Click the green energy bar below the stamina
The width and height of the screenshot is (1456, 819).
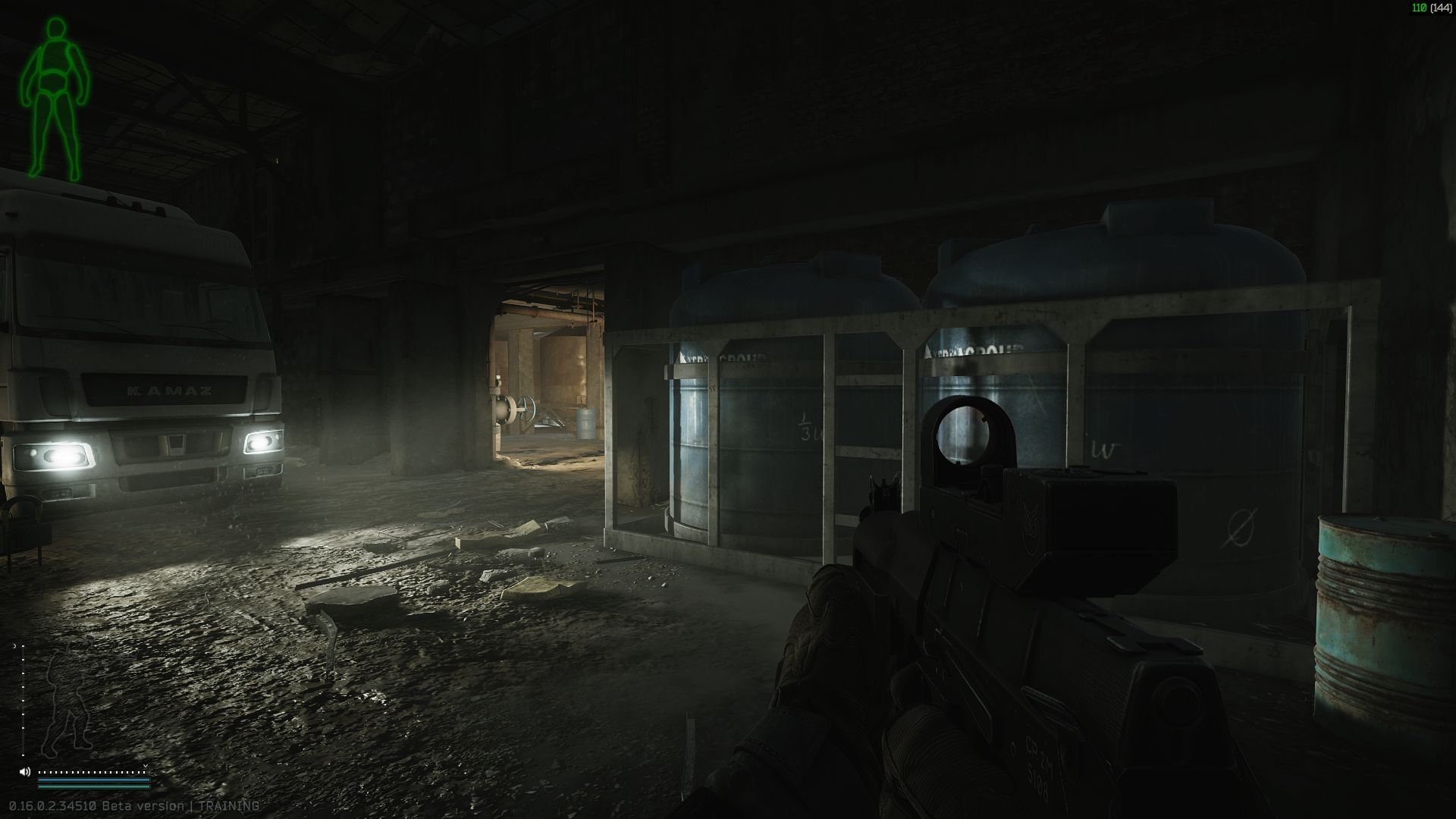pos(93,787)
